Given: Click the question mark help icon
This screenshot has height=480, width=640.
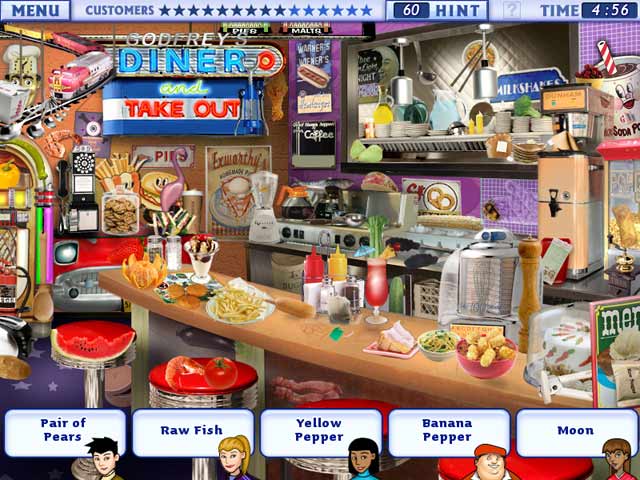Looking at the screenshot, I should click(511, 10).
